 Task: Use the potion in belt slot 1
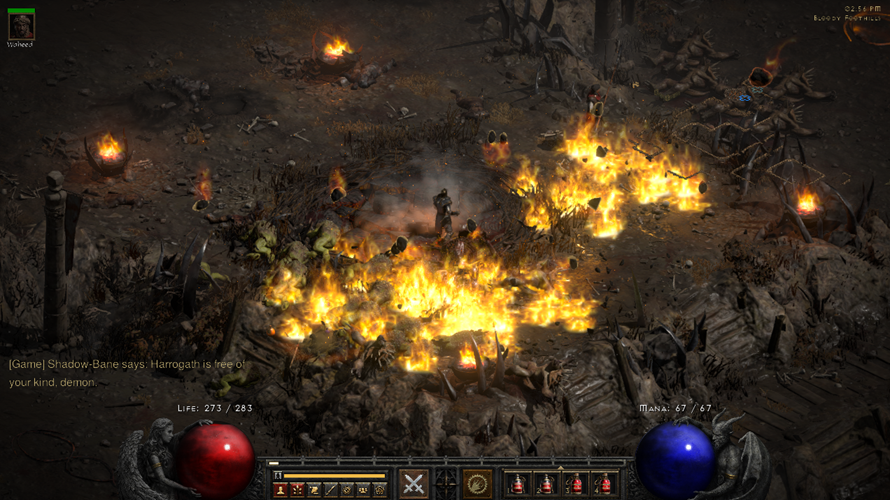click(x=517, y=484)
